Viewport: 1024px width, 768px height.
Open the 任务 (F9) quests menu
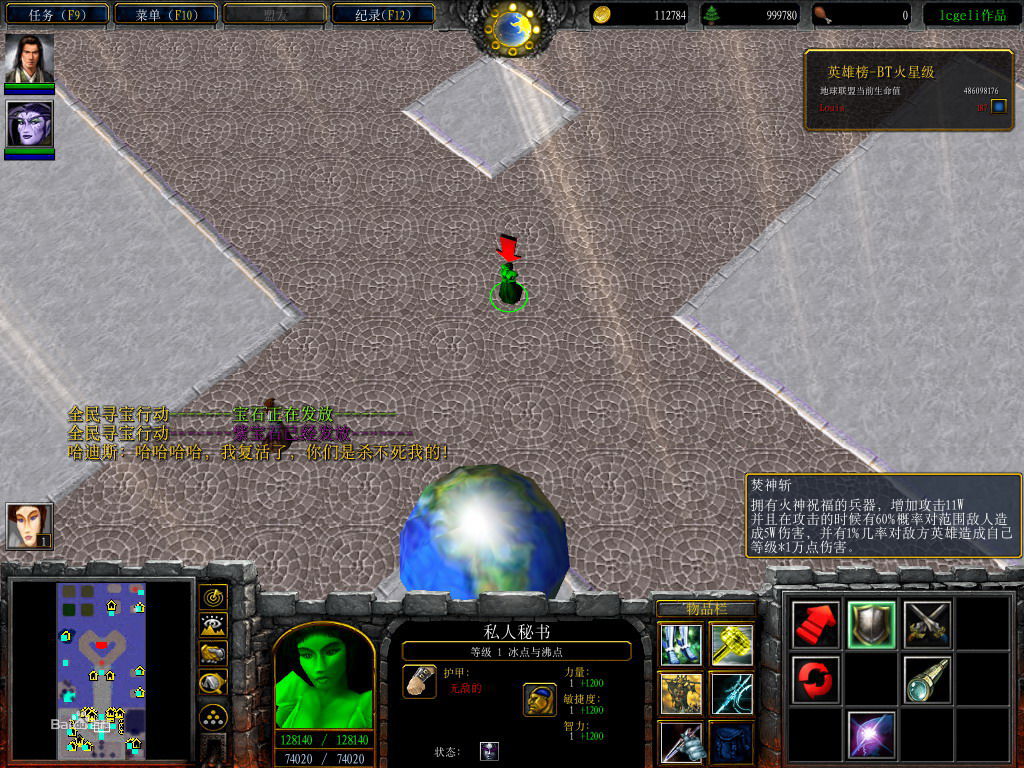54,15
